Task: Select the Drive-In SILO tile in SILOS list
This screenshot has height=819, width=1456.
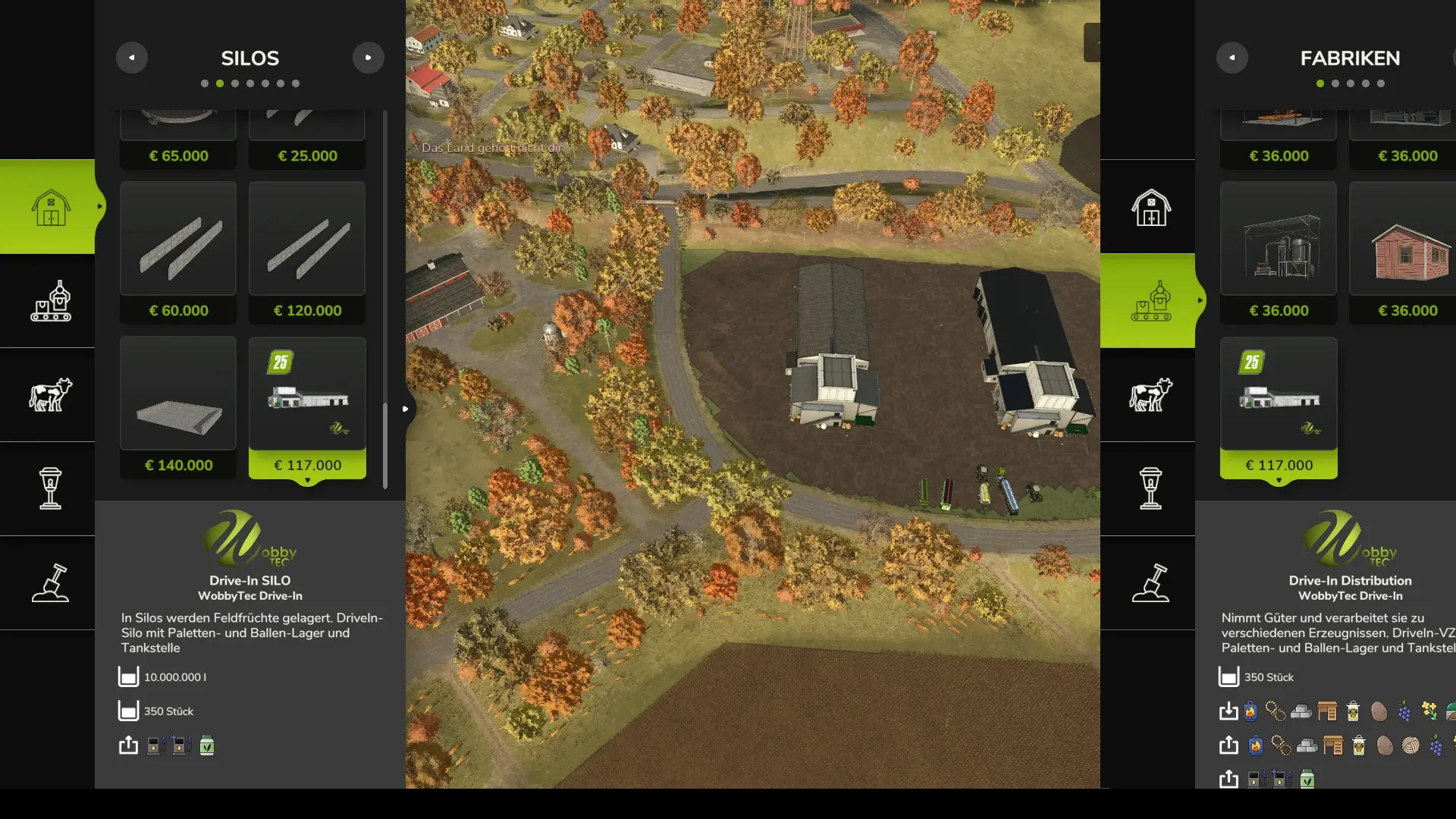Action: pos(307,407)
